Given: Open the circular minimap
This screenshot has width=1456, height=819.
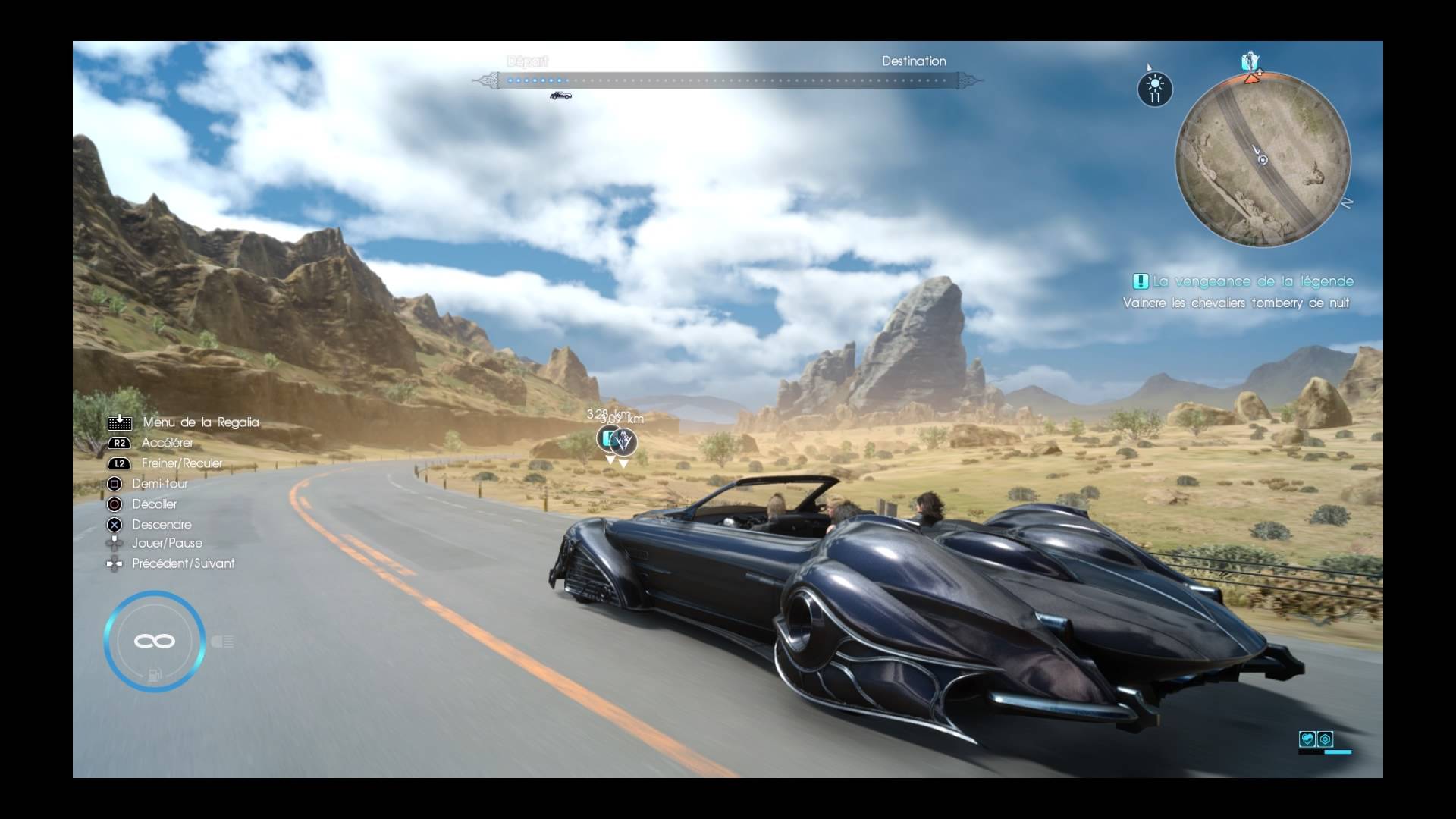Looking at the screenshot, I should click(1263, 160).
